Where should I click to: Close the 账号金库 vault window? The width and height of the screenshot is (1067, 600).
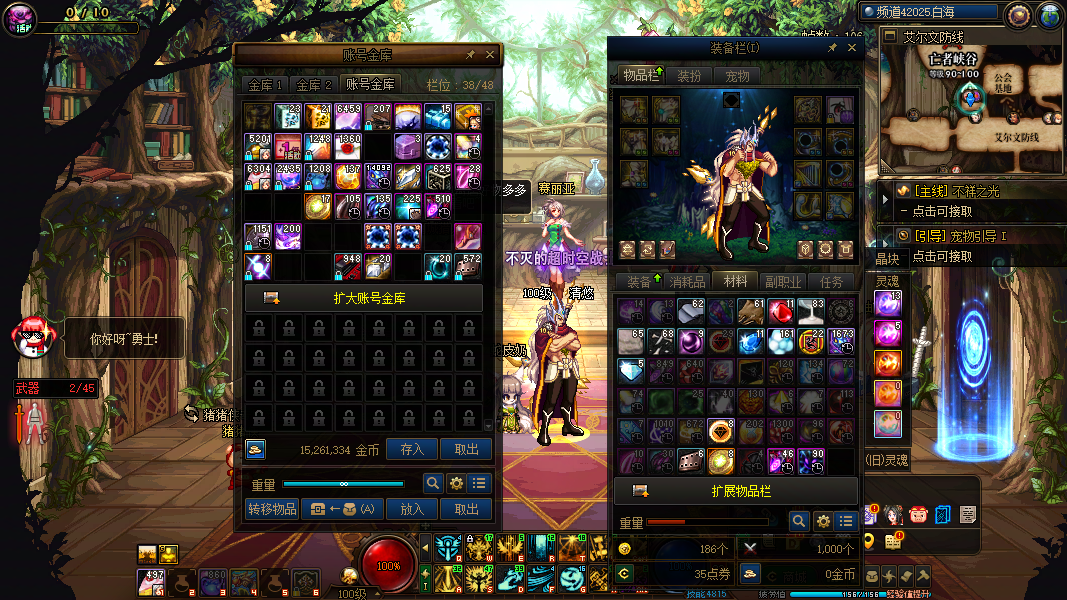point(490,55)
